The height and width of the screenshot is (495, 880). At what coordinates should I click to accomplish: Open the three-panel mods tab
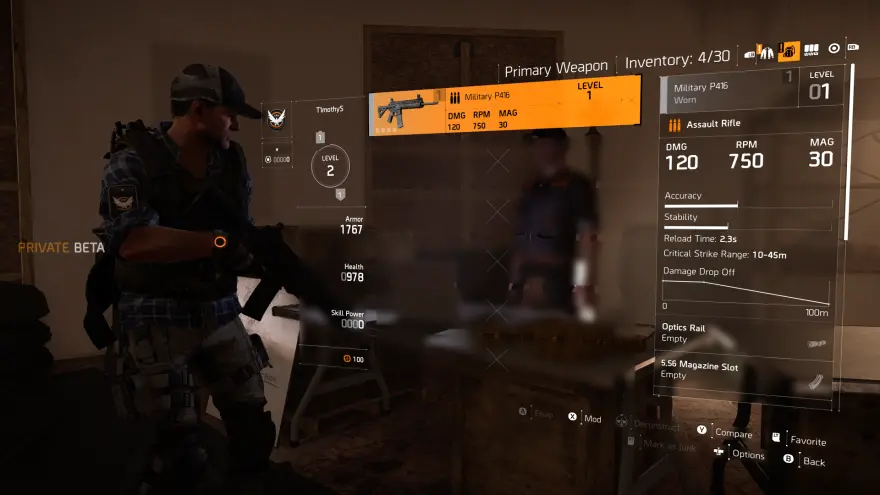(811, 48)
